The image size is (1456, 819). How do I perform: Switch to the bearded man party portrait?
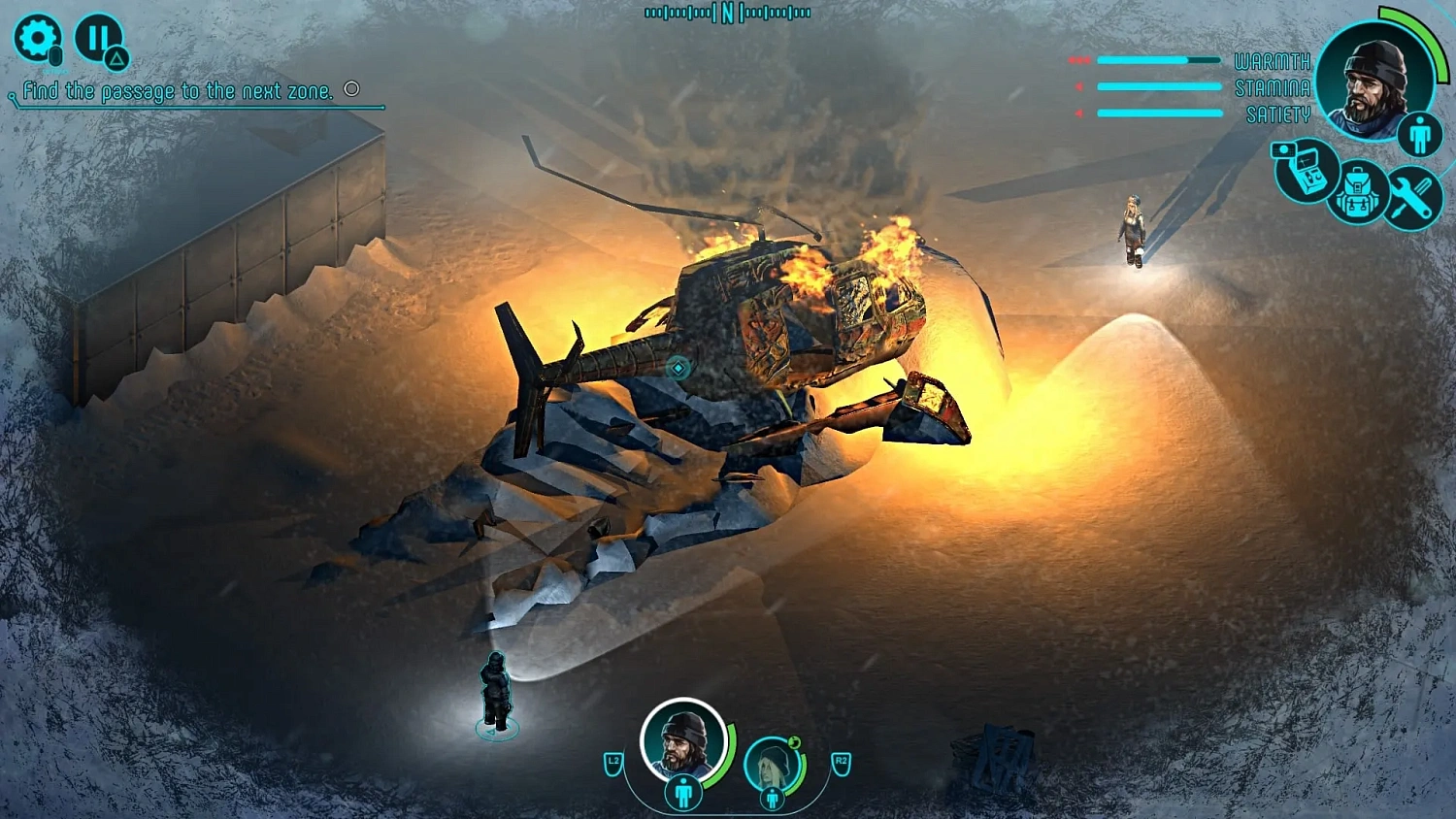point(682,741)
